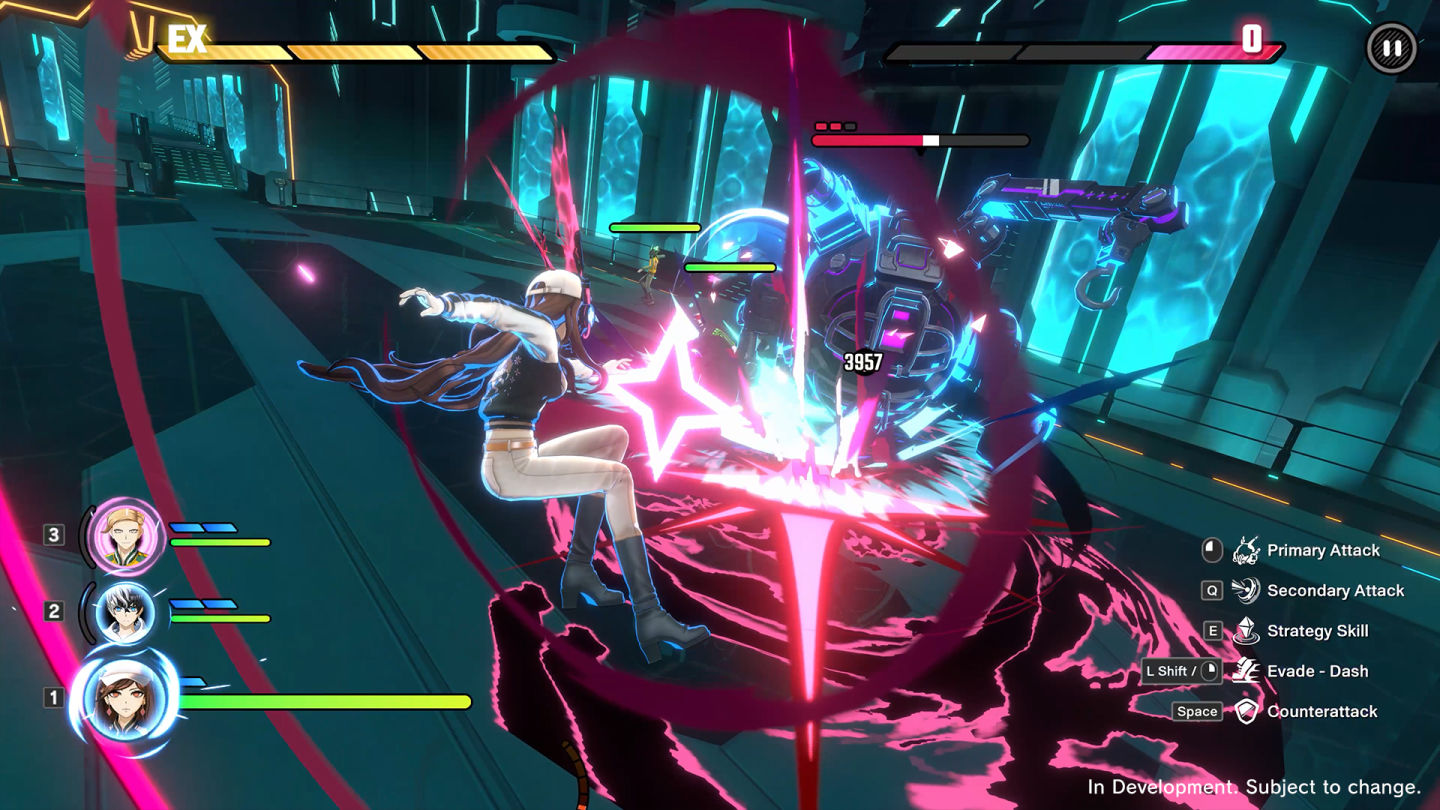Viewport: 1440px width, 810px height.
Task: Use the Secondary Attack skill icon
Action: click(1245, 590)
